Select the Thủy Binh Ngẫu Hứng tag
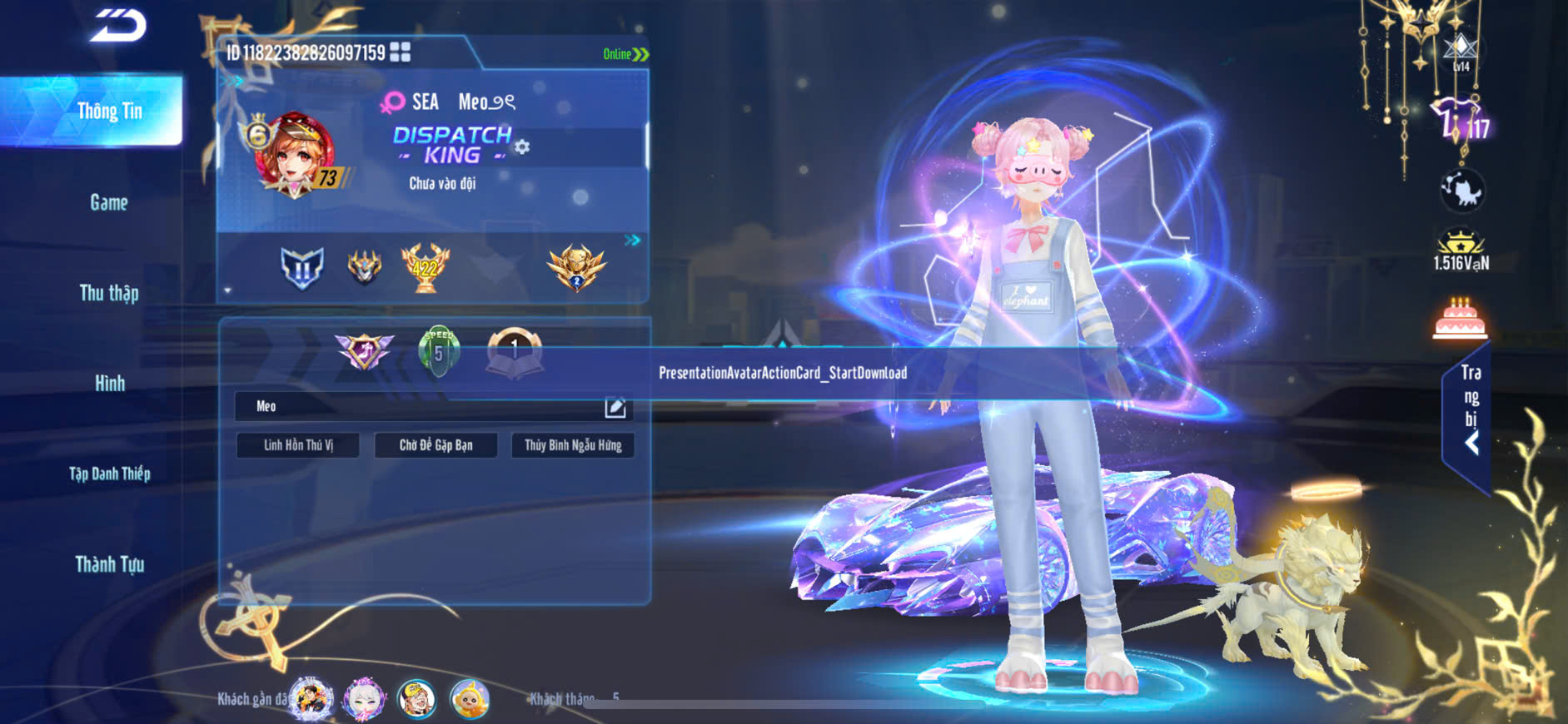This screenshot has width=1568, height=724. coord(573,445)
